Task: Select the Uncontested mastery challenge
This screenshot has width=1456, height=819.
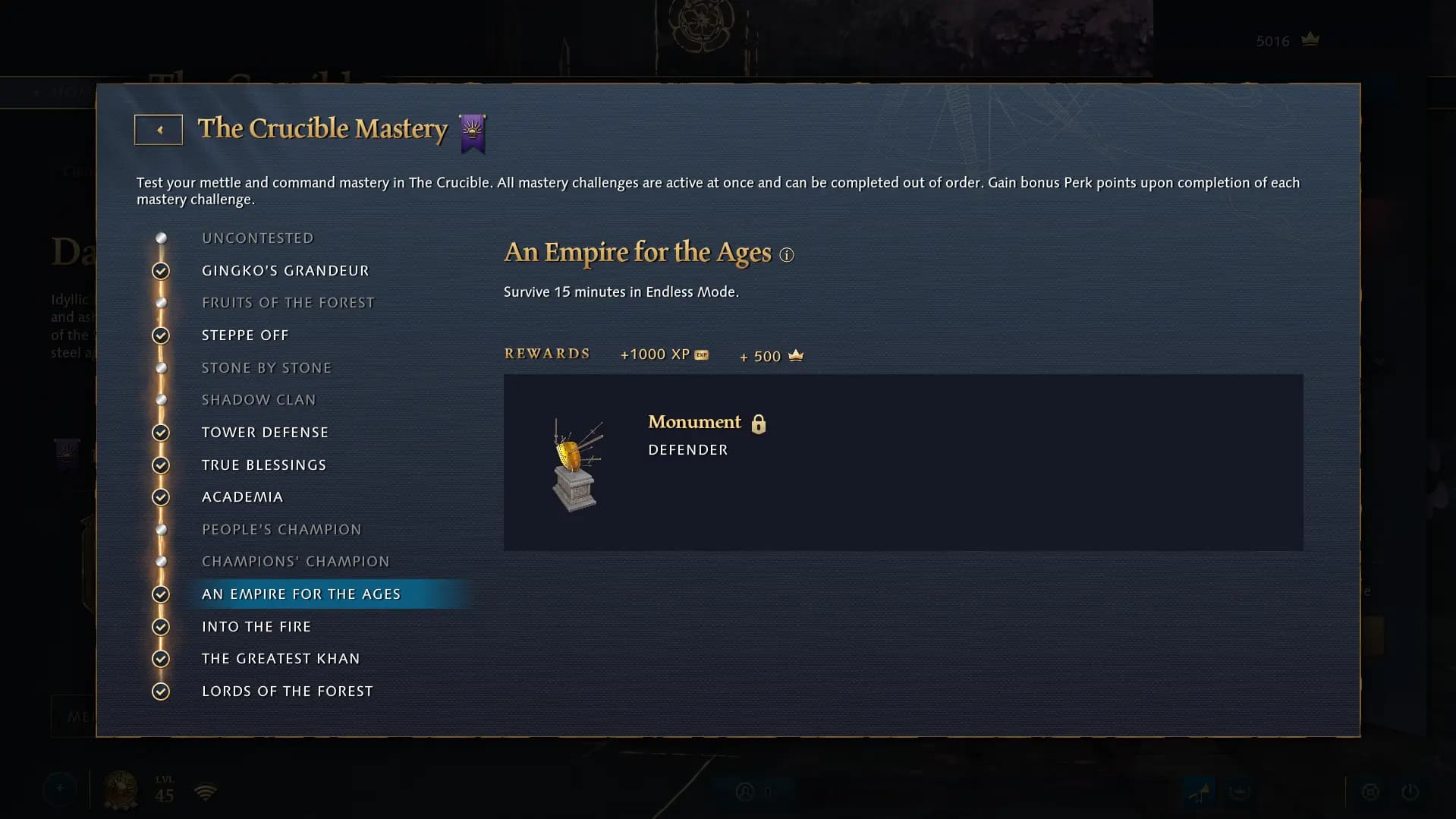Action: coord(257,238)
